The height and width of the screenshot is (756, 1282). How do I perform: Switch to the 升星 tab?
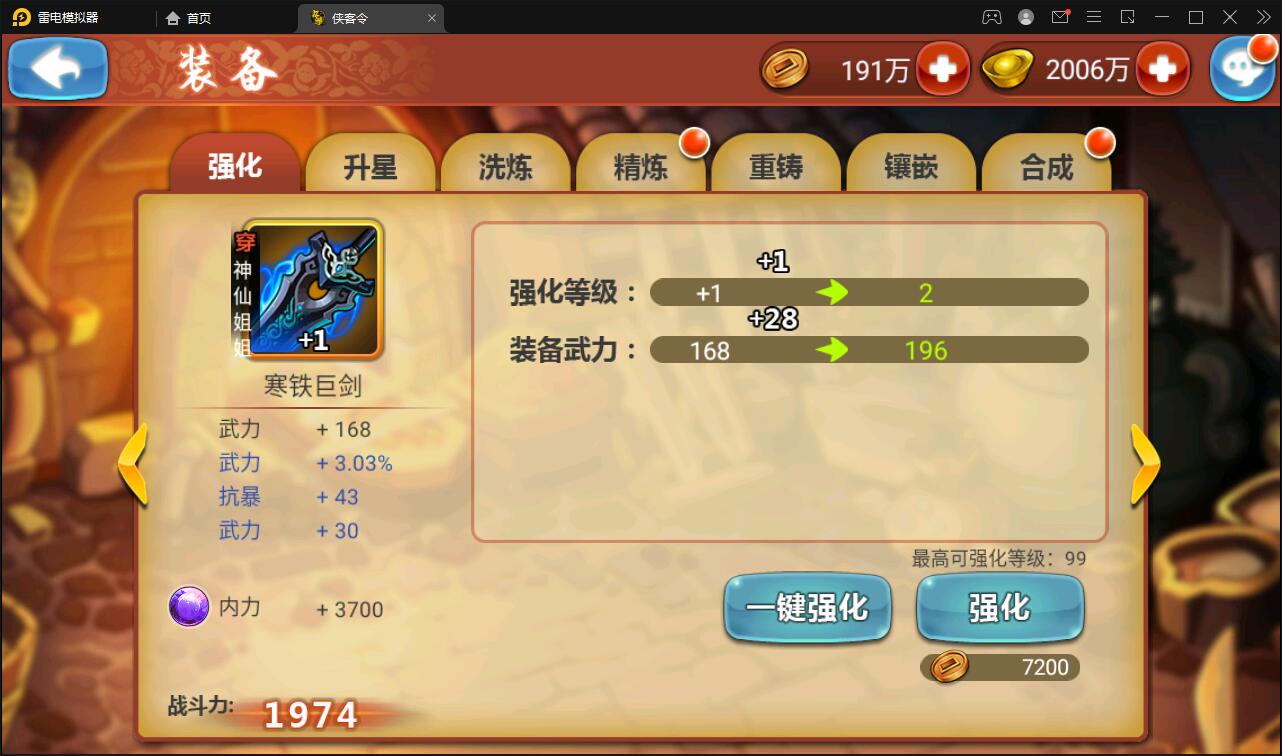click(x=369, y=167)
